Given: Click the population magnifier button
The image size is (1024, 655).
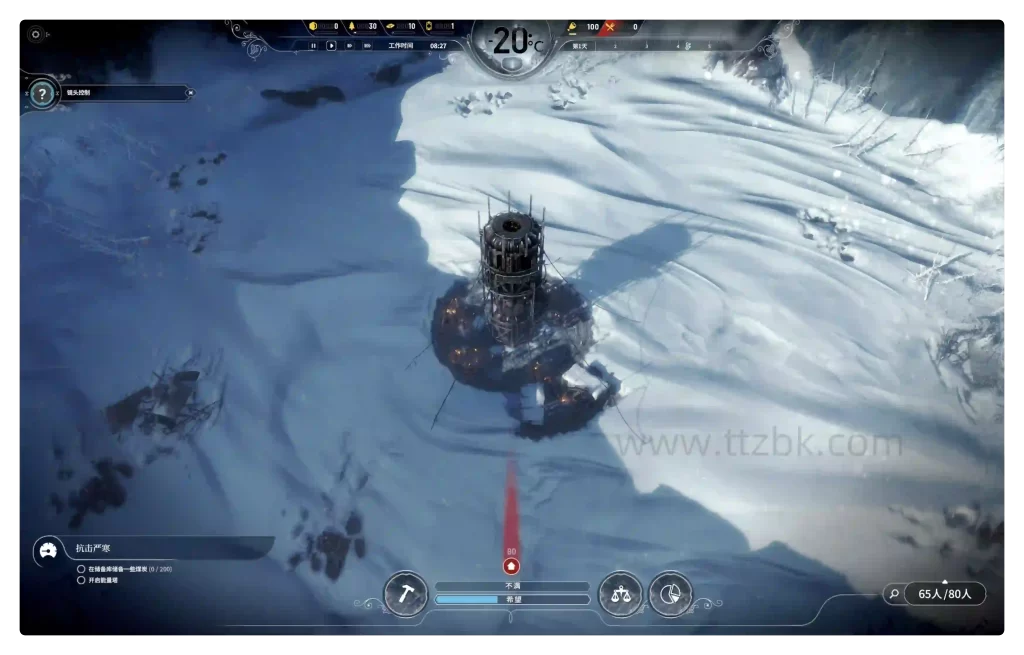Looking at the screenshot, I should tap(892, 594).
